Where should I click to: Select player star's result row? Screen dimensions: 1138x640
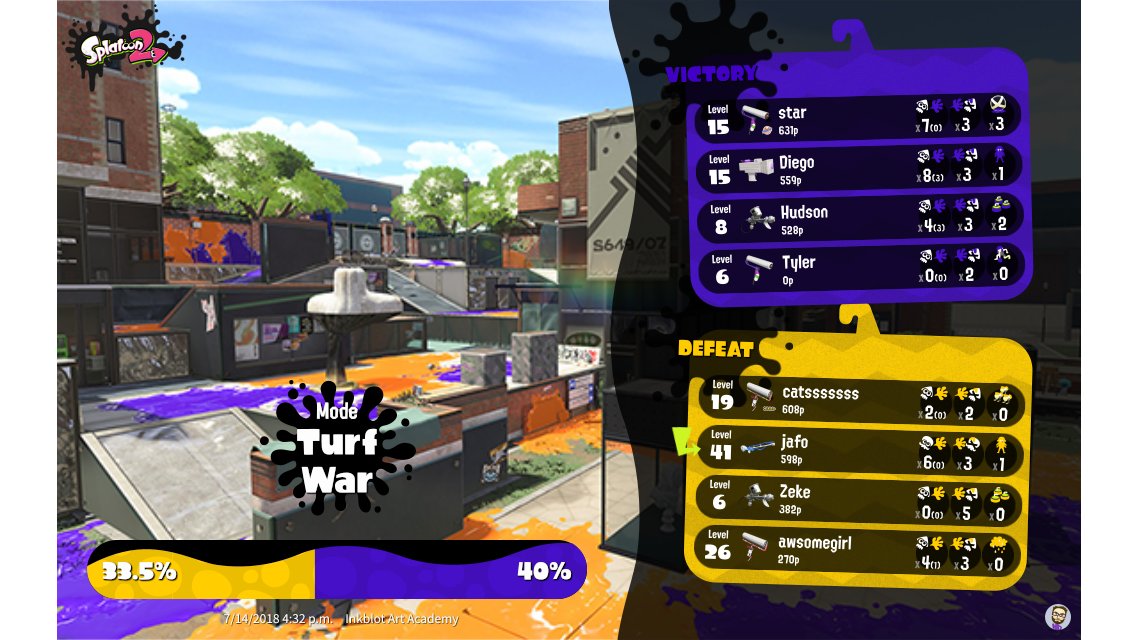click(860, 119)
